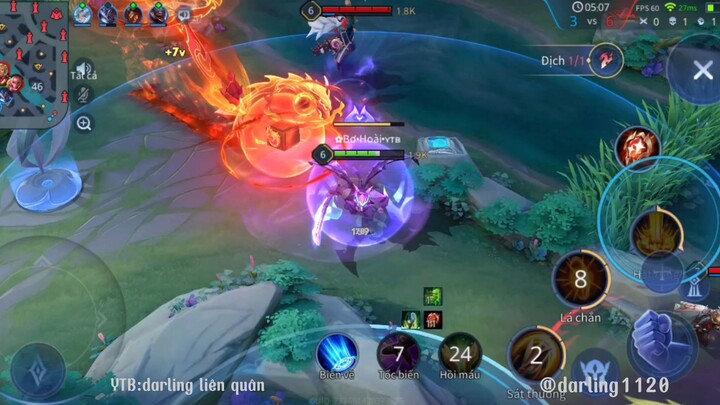Select the Địch 1/1 enemy target indicator

point(606,60)
